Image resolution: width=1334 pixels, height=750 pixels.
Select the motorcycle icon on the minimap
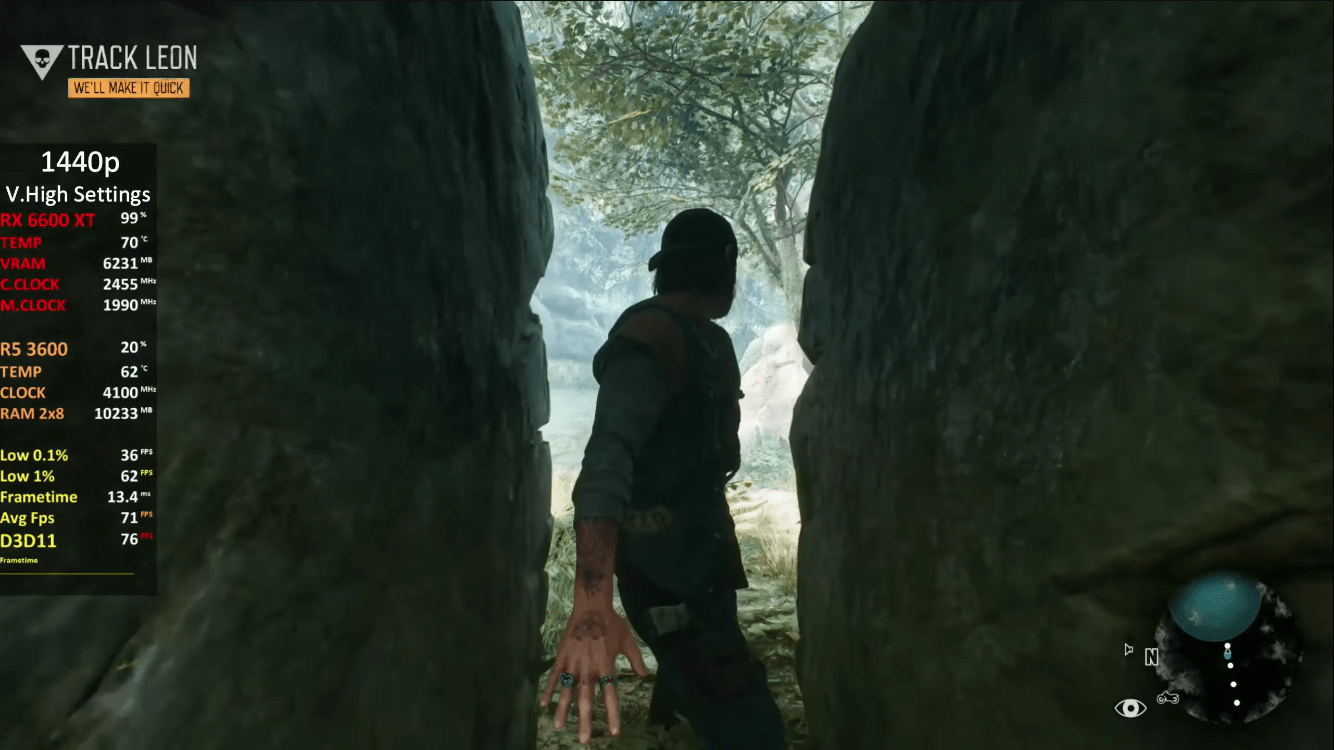1167,697
